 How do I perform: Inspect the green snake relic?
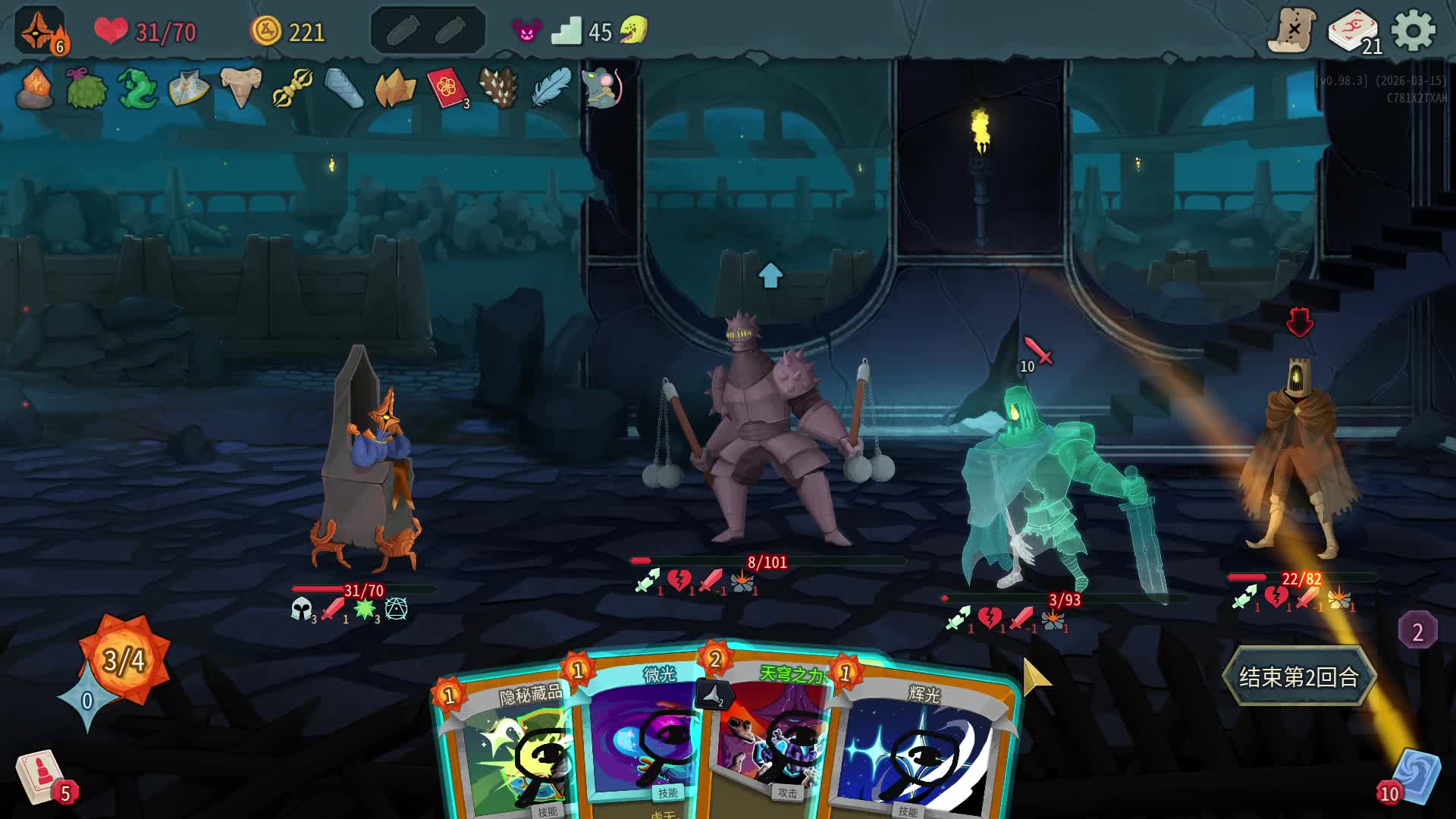pyautogui.click(x=137, y=89)
